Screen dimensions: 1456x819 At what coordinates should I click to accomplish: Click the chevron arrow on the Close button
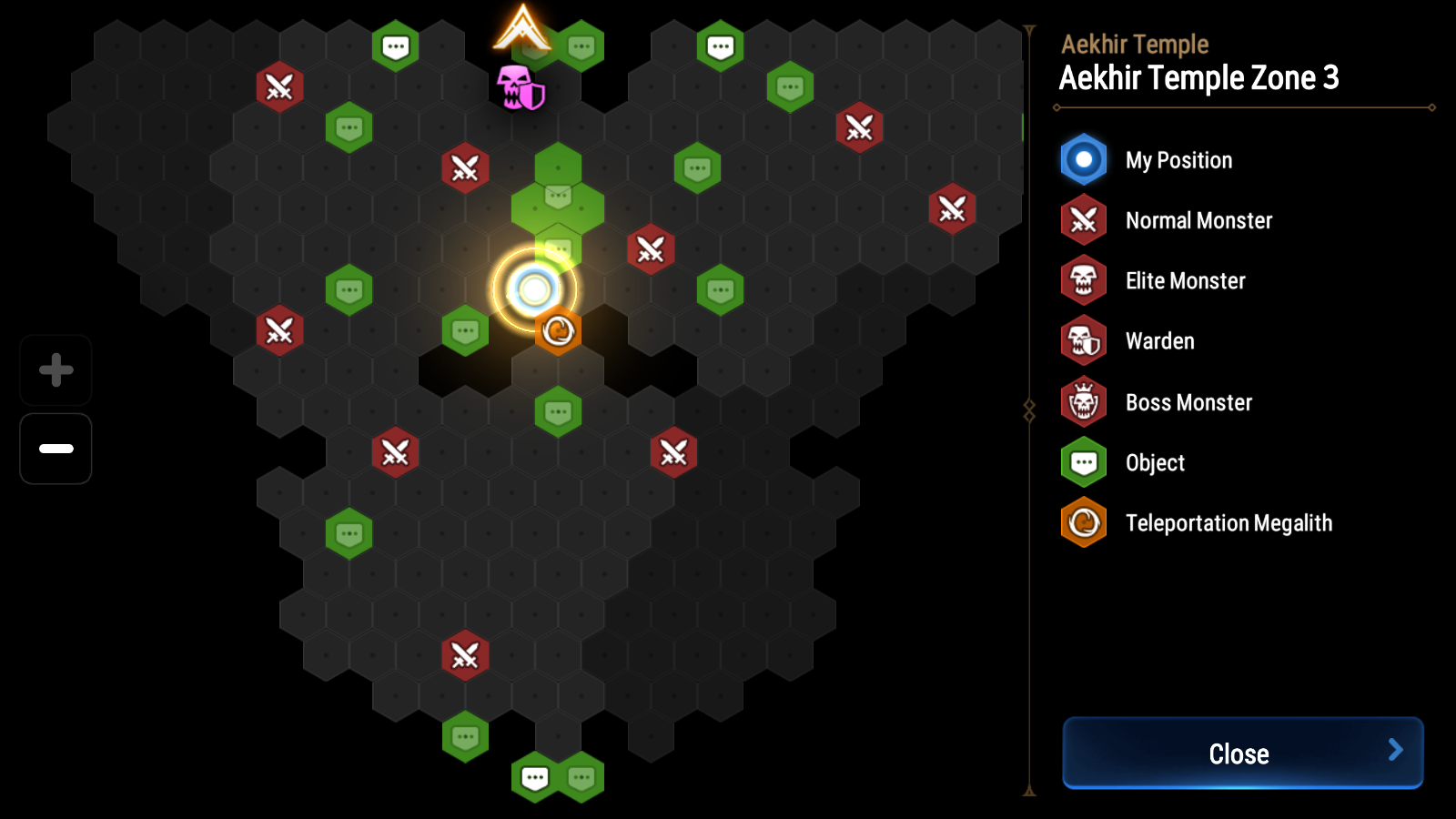coord(1397,753)
